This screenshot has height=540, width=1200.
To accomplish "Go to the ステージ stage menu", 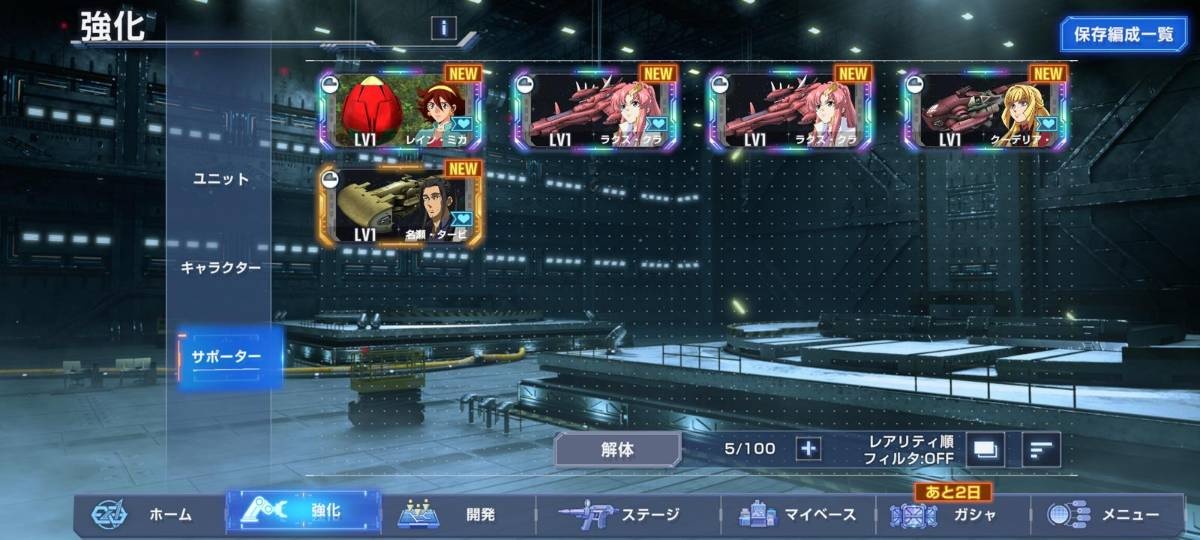I will (627, 515).
